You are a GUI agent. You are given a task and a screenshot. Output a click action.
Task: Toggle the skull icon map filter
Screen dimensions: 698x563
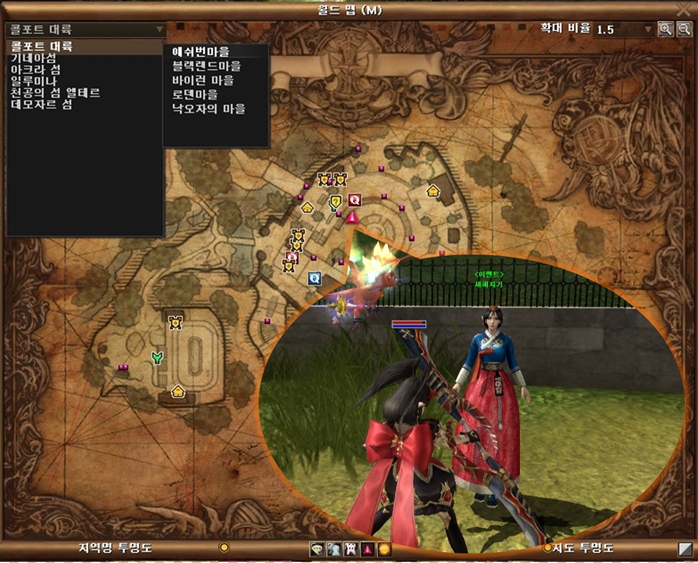tap(318, 549)
